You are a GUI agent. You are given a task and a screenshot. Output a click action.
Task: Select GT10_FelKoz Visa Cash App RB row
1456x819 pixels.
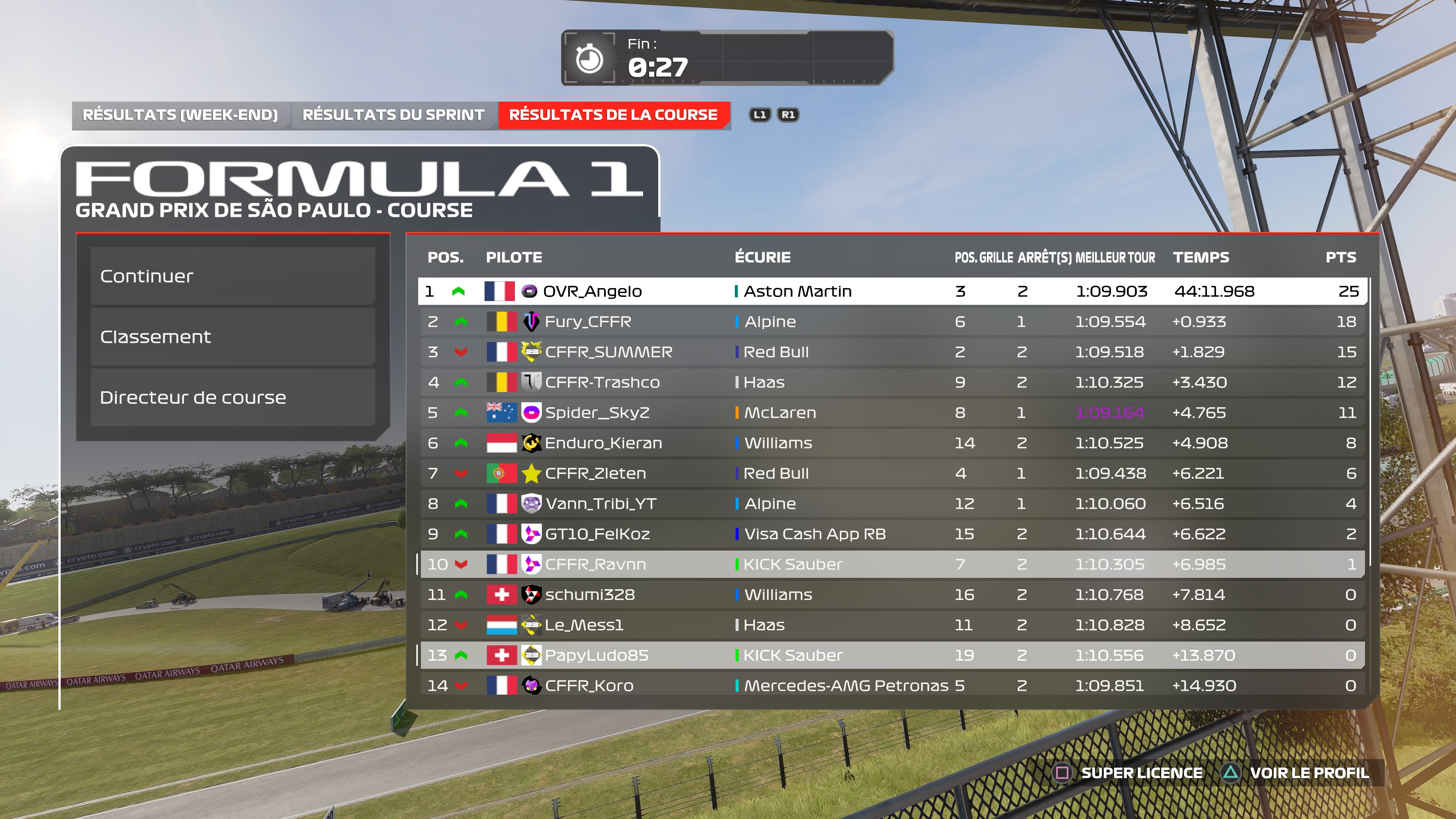[891, 534]
